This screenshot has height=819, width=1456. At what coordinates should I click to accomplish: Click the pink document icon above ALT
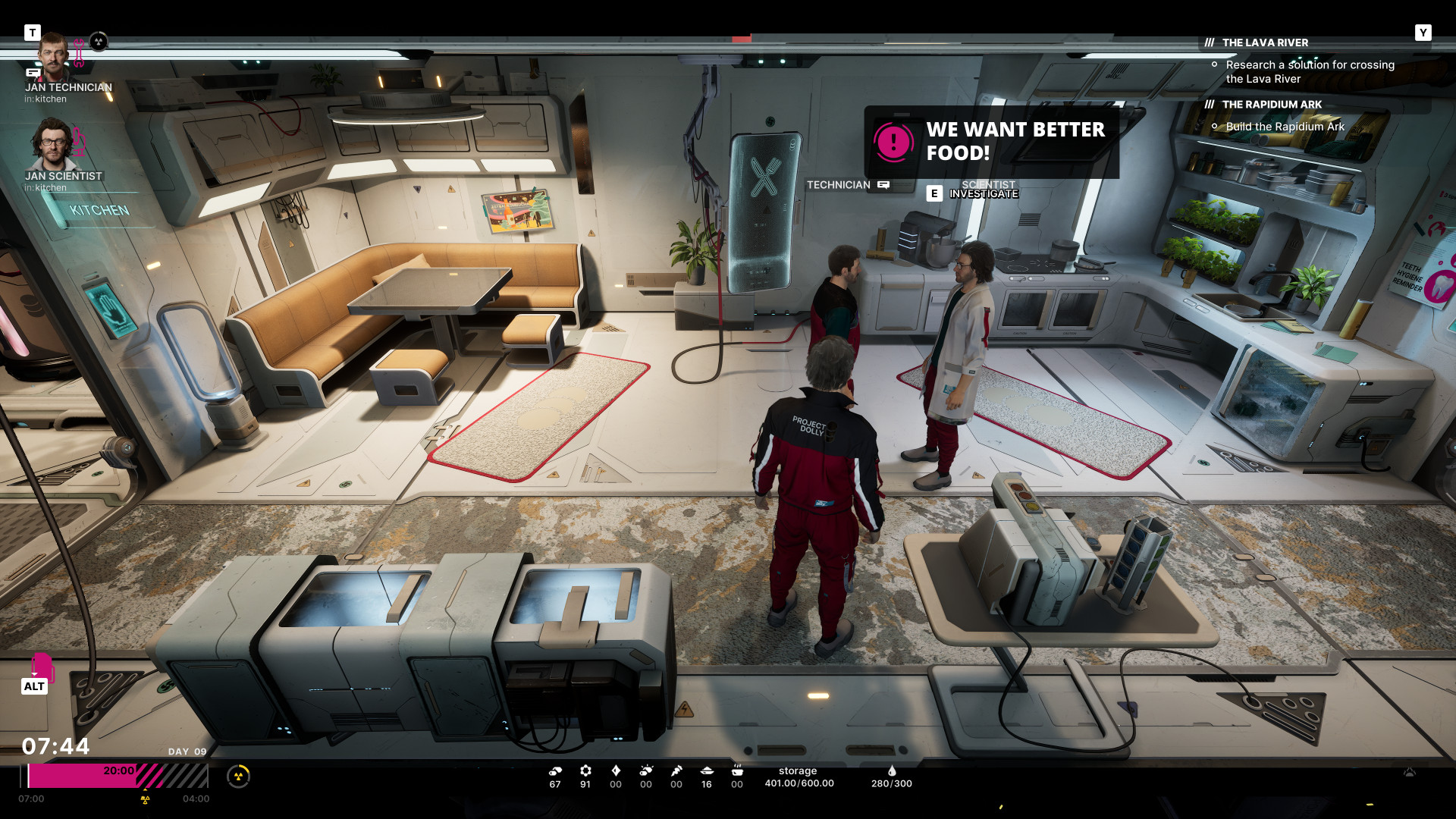click(x=42, y=666)
